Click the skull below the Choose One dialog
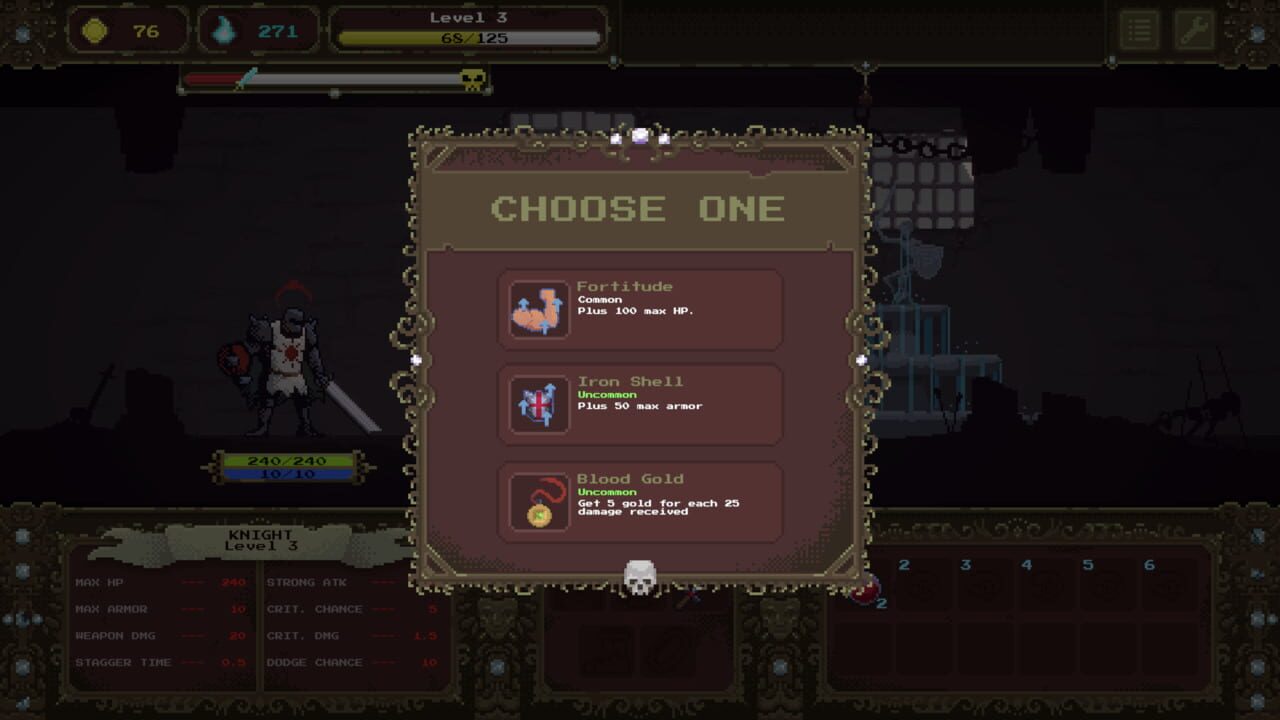The image size is (1280, 720). (x=641, y=577)
